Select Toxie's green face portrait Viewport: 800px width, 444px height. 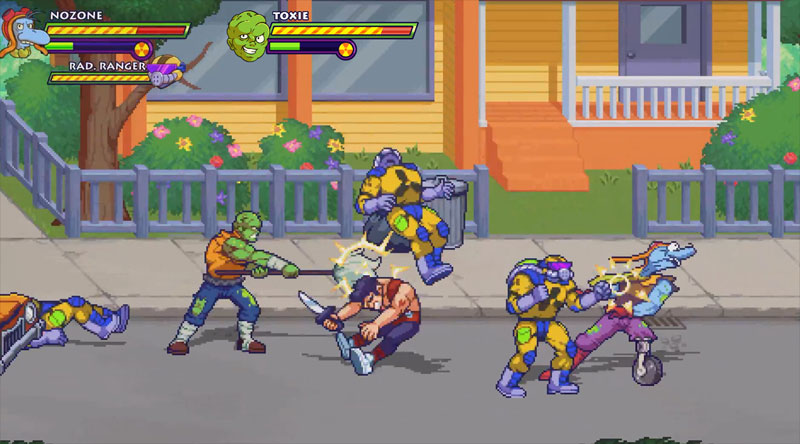tap(246, 35)
